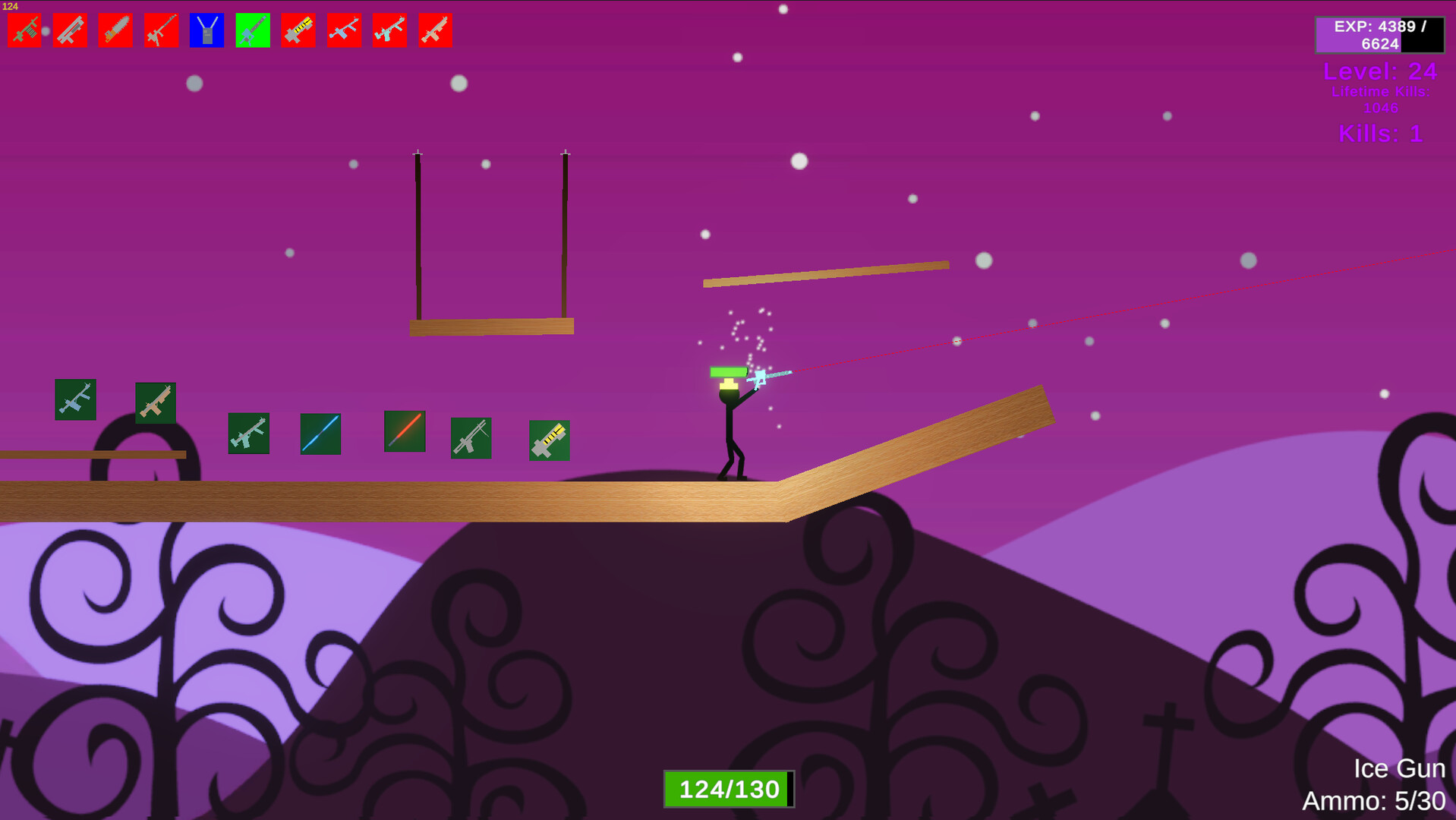Select the blue jetpack slot in the hotbar

[206, 29]
